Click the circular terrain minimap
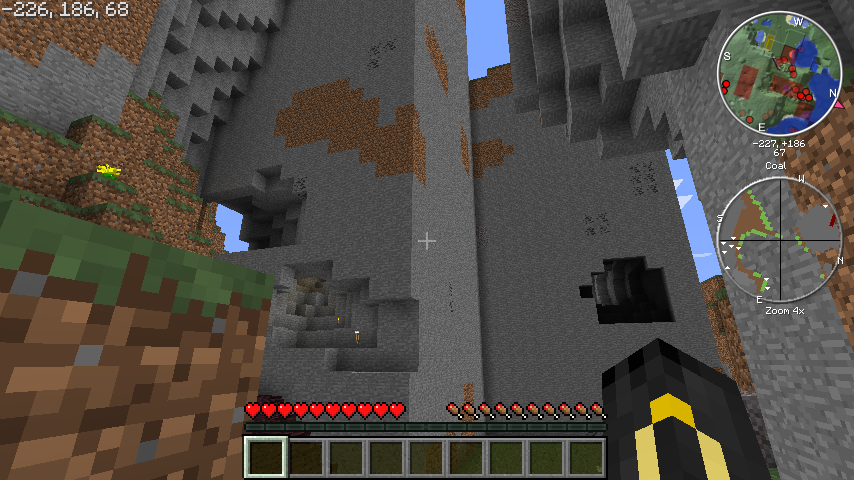This screenshot has width=854, height=480. 778,73
